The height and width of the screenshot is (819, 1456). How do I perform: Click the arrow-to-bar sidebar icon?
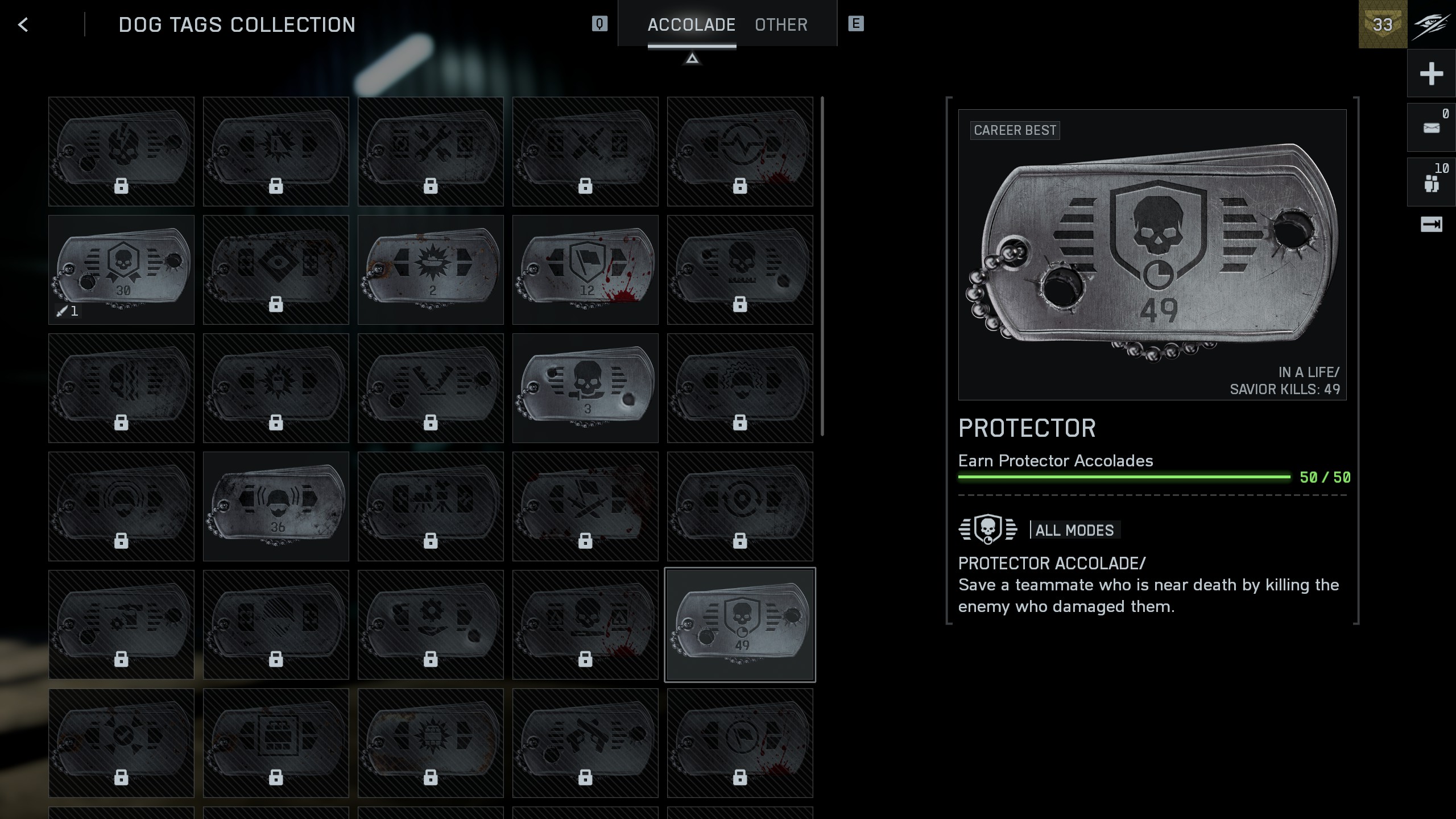(x=1431, y=225)
